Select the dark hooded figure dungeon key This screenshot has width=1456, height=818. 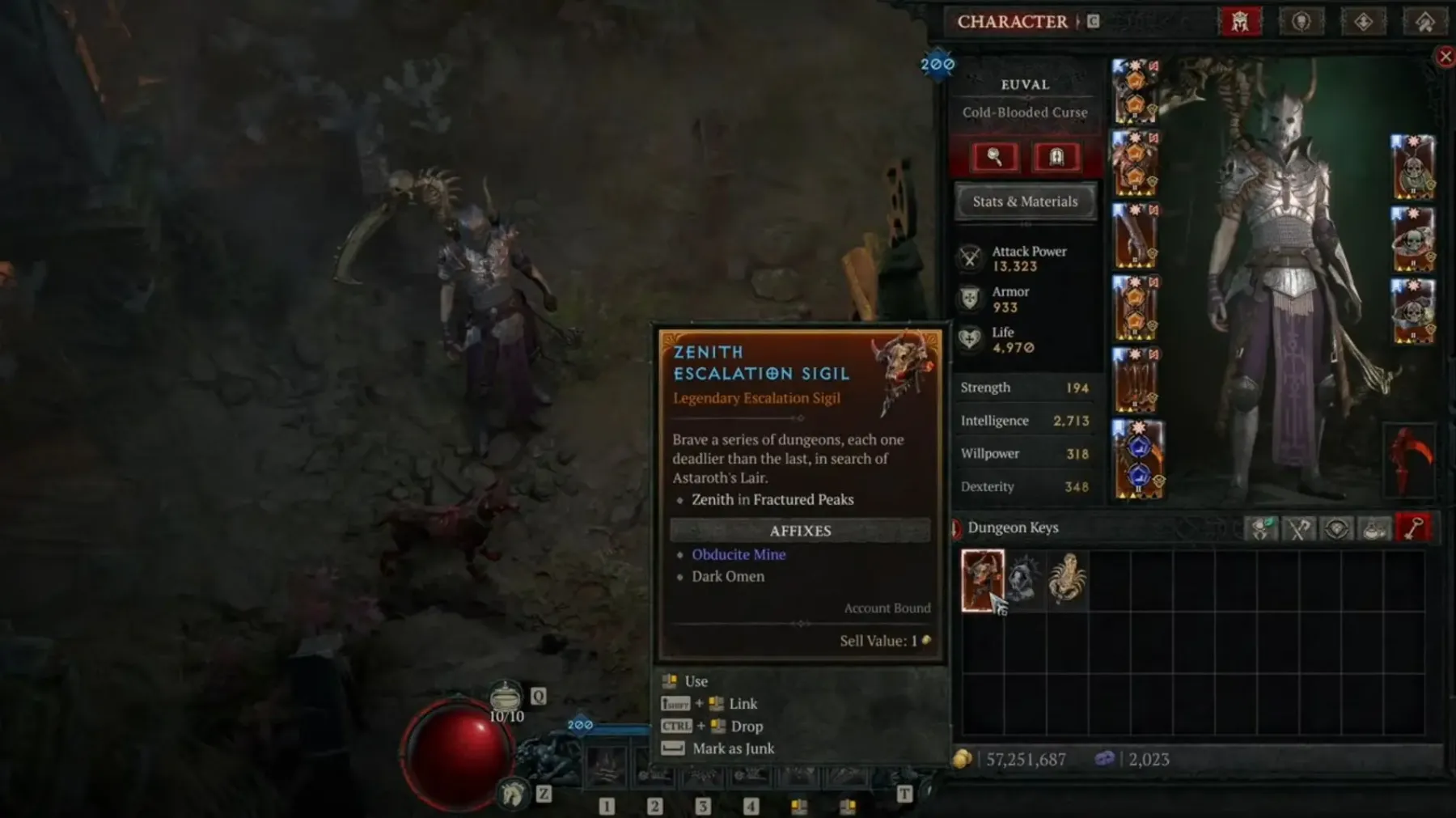[x=1025, y=580]
